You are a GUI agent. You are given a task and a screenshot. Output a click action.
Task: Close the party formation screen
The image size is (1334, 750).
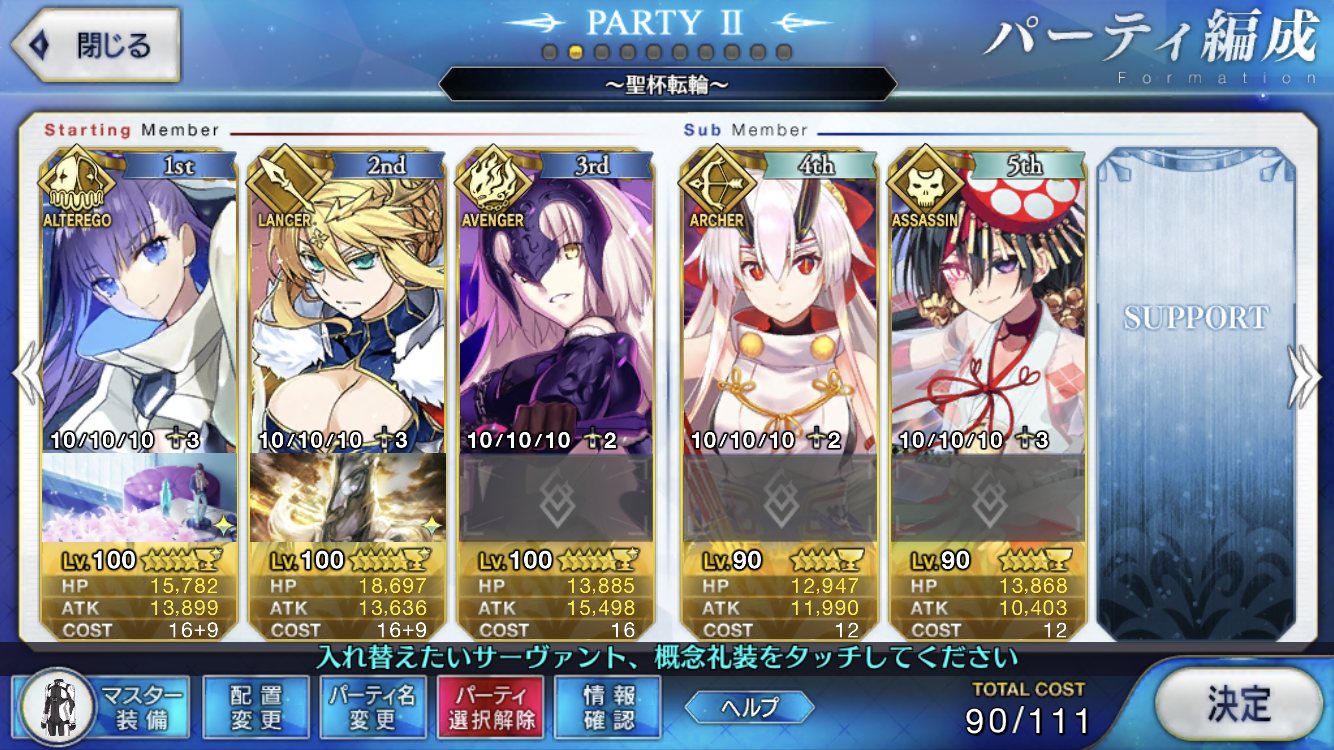pos(95,45)
